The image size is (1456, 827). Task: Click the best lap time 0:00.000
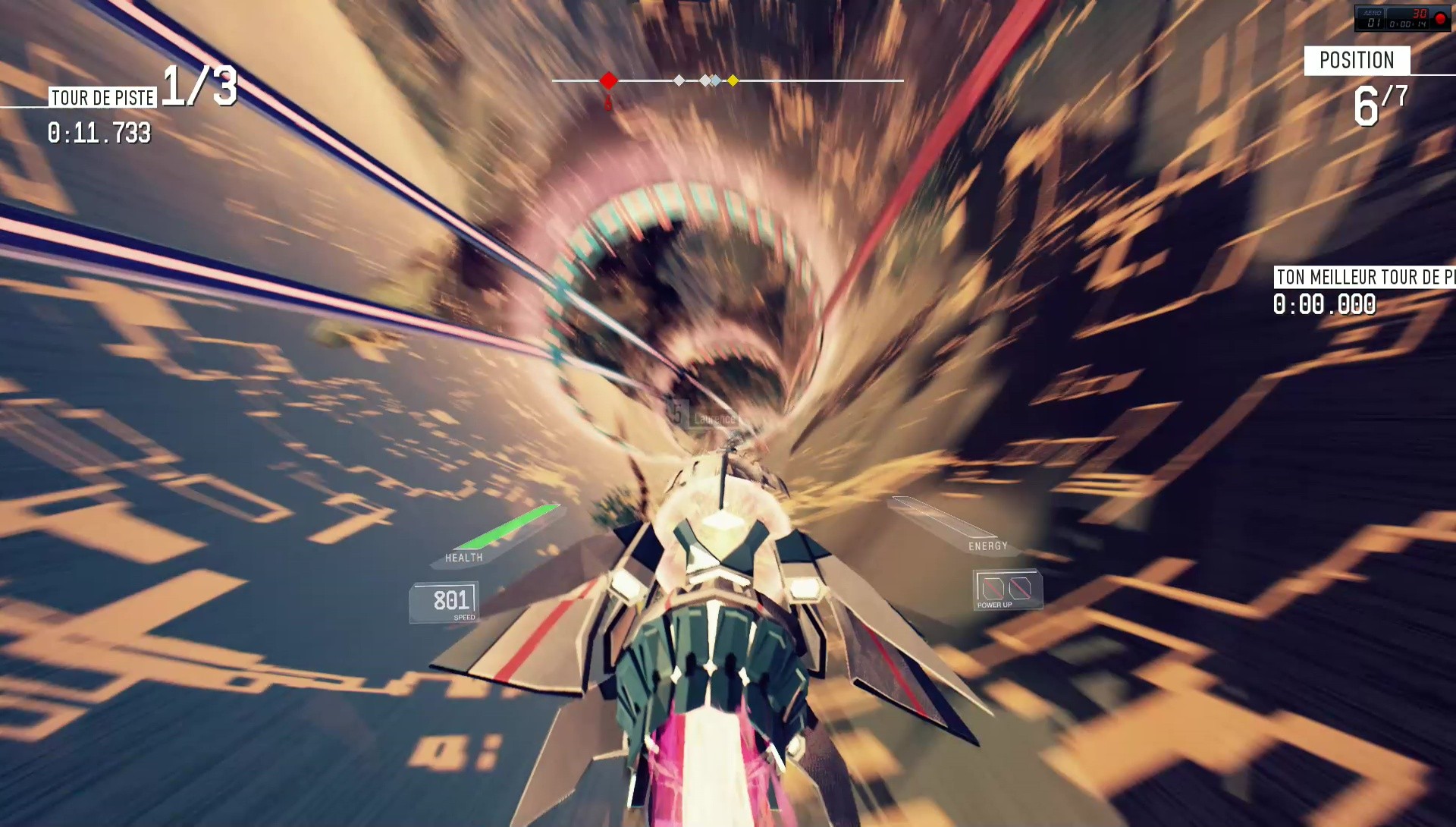1323,305
